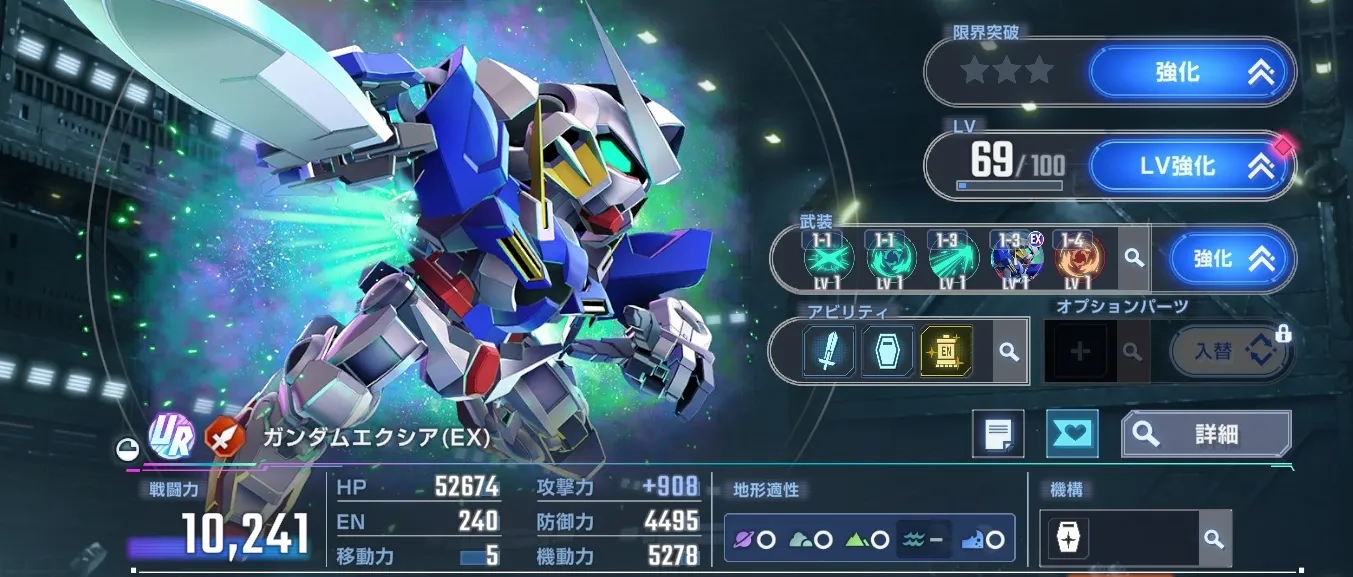This screenshot has height=577, width=1353.
Task: Click the locked 入替 swap button
Action: pos(1229,352)
